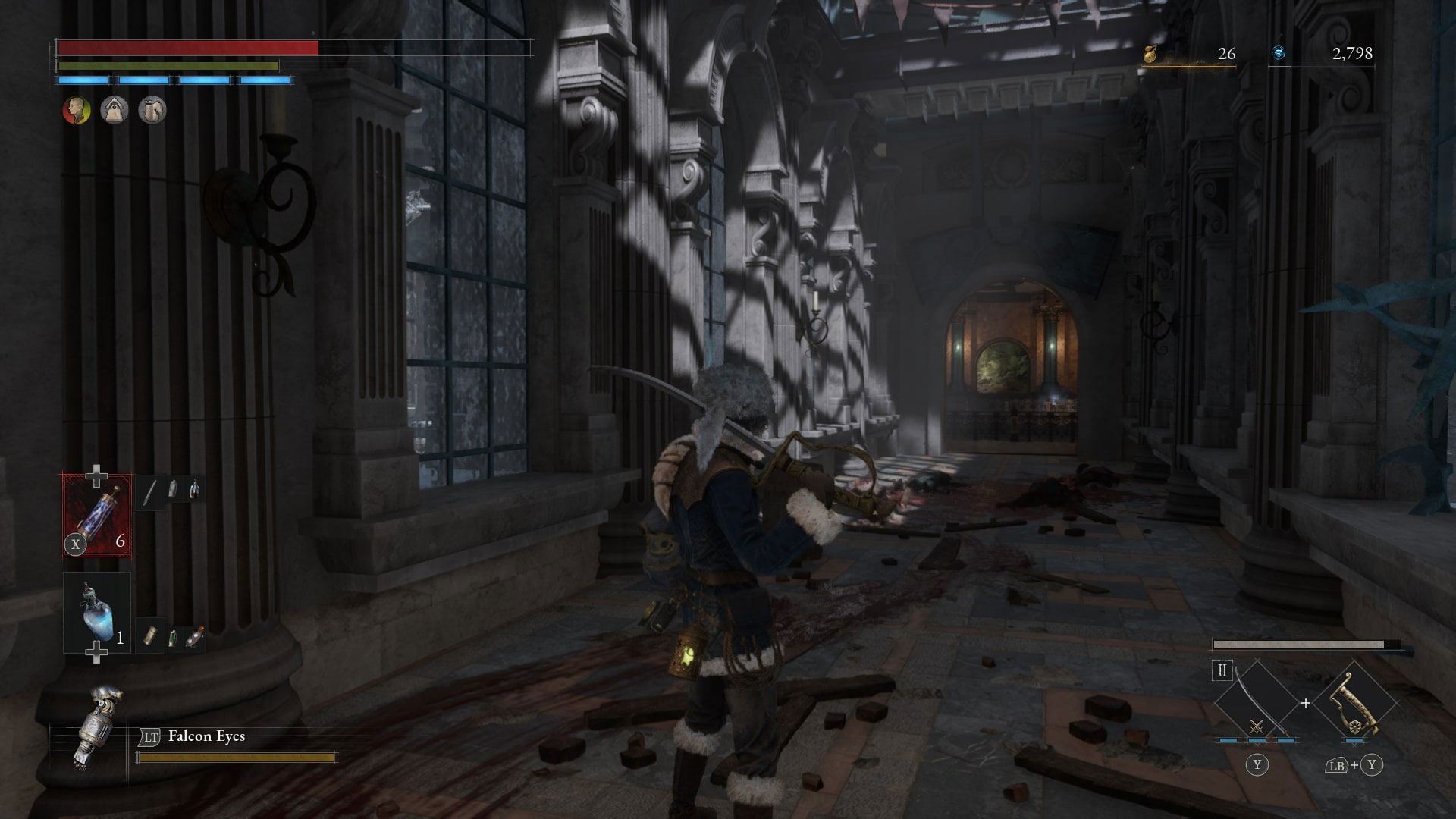This screenshot has width=1456, height=819.
Task: Click the weapon slot II indicator
Action: (x=1222, y=671)
